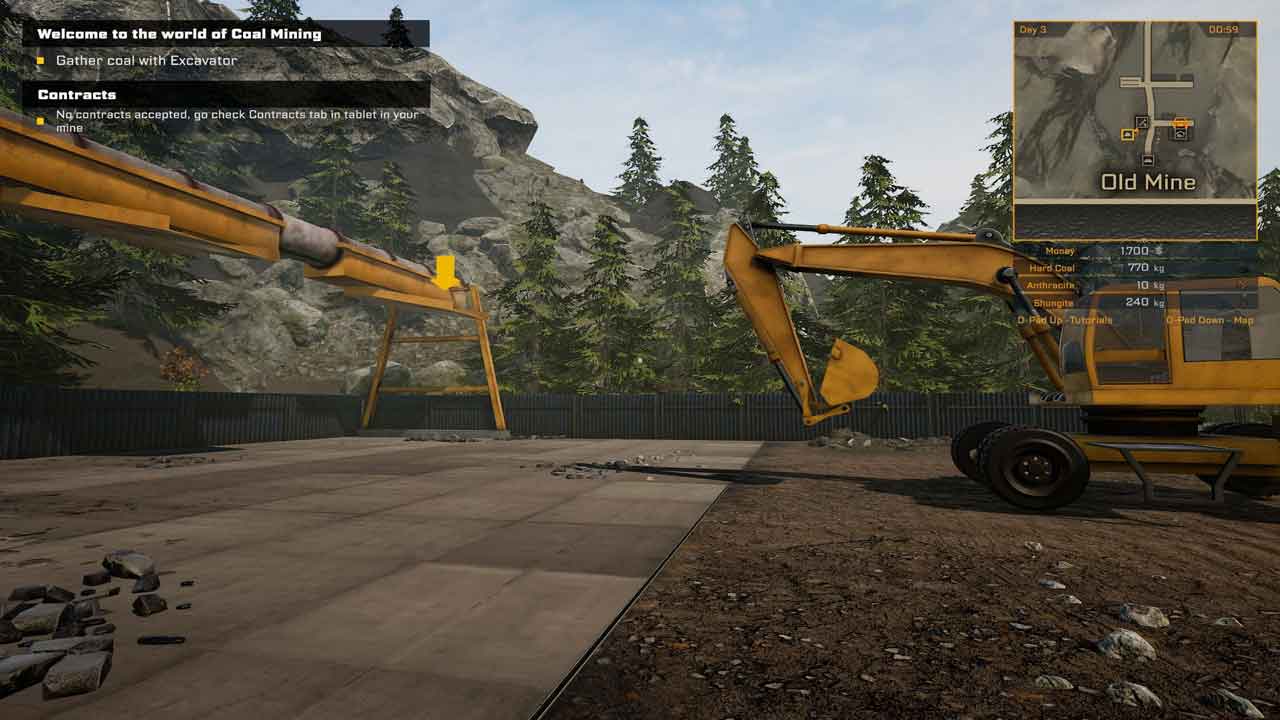This screenshot has width=1280, height=720.
Task: Open the Contracts tracker panel
Action: (77, 95)
